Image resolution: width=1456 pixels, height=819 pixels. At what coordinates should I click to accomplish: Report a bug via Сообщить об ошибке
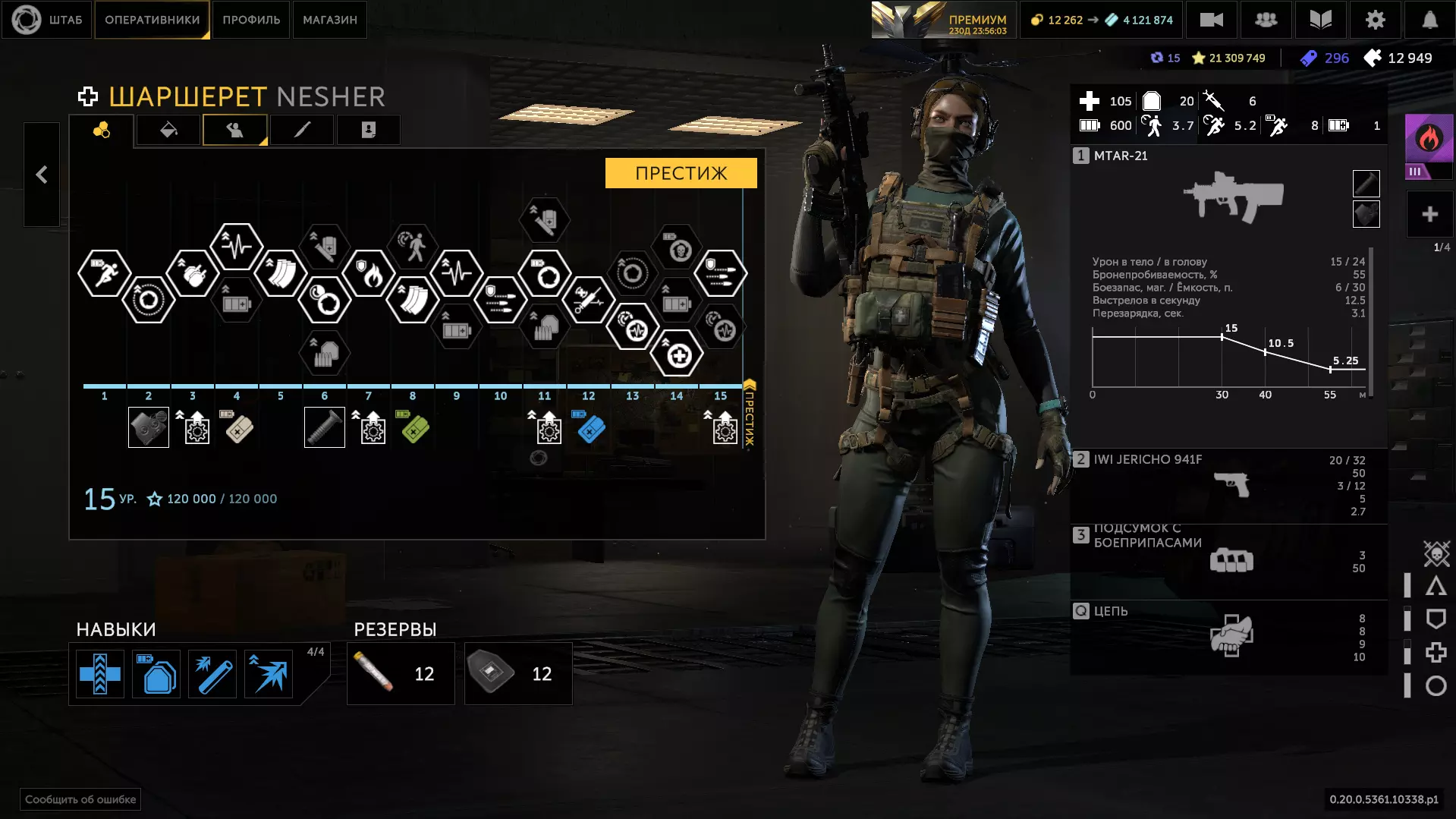(x=80, y=799)
